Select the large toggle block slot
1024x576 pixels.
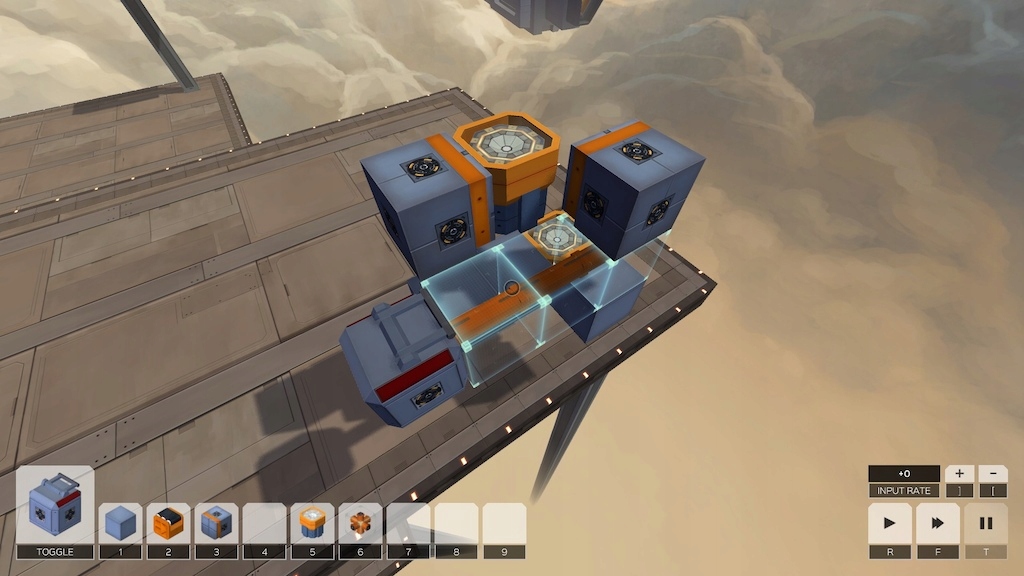(55, 505)
